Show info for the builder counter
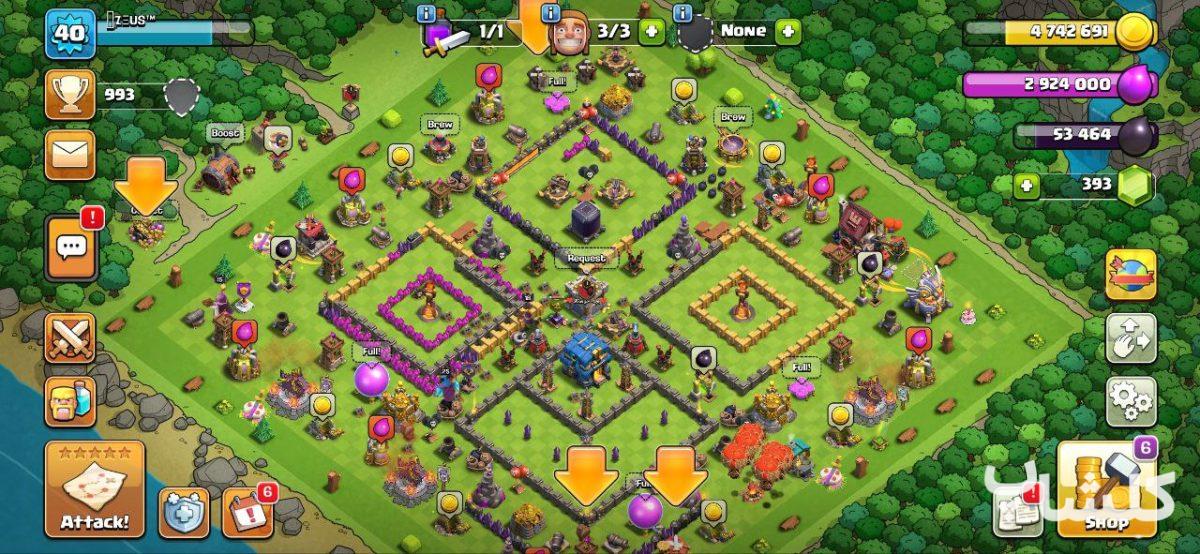This screenshot has height=554, width=1200. point(550,13)
